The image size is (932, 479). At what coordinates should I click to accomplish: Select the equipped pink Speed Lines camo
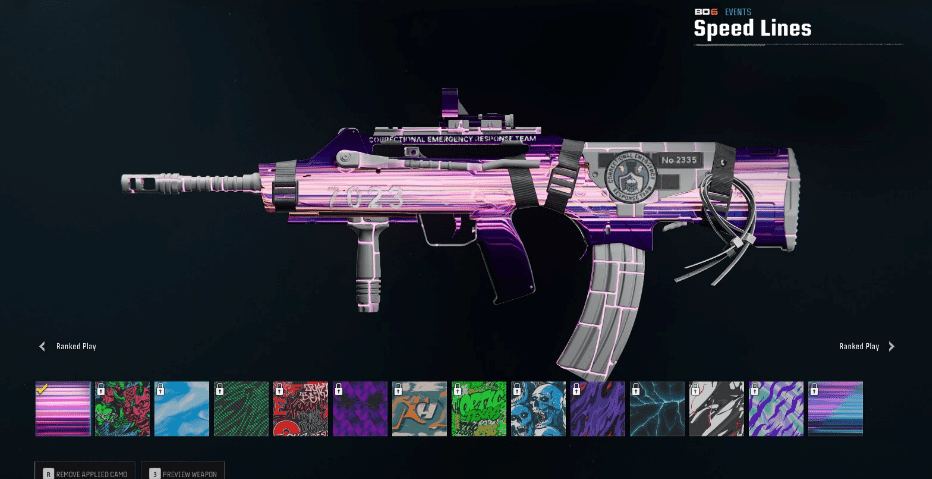[x=63, y=408]
